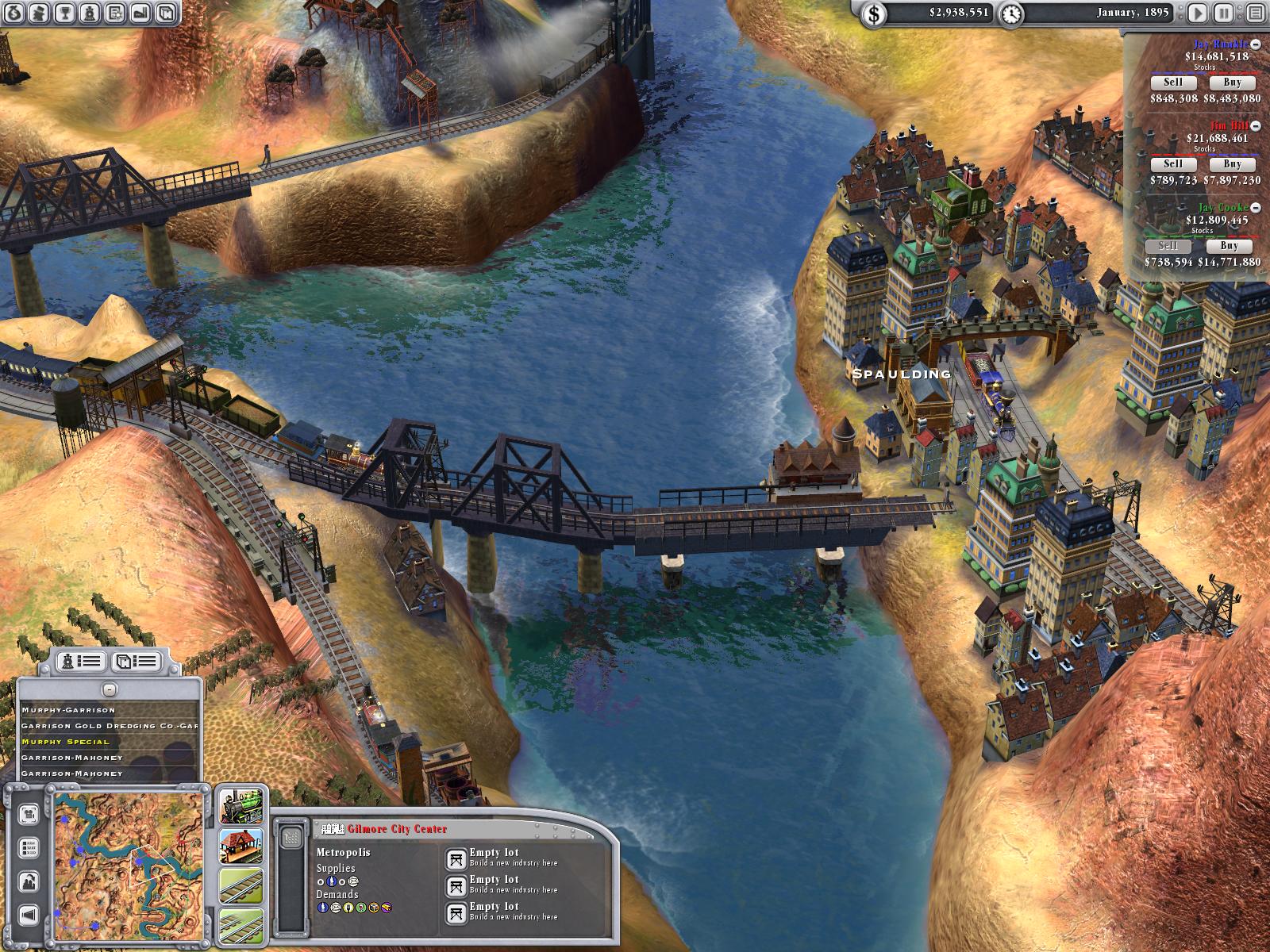The height and width of the screenshot is (952, 1270).
Task: Buy Jay Runkle stock
Action: coord(1232,83)
